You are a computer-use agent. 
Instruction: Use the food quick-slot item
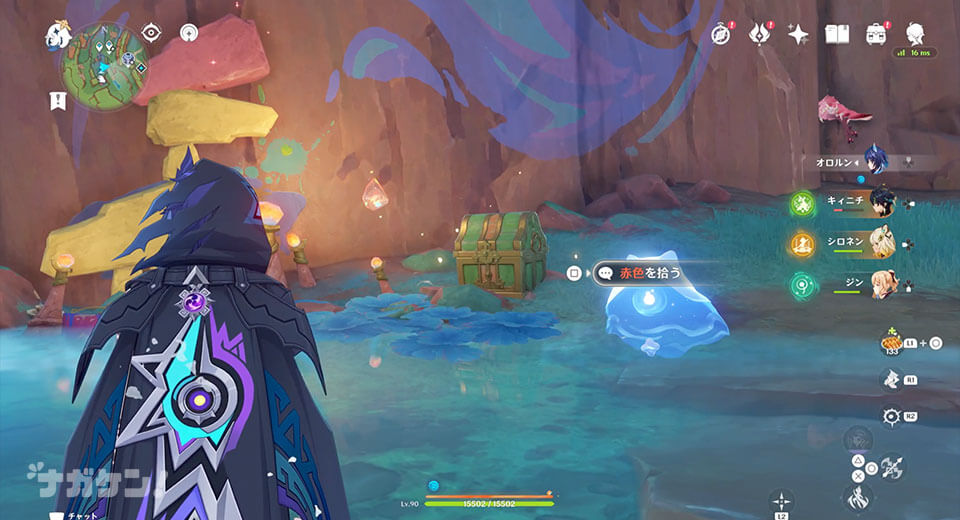[x=892, y=342]
